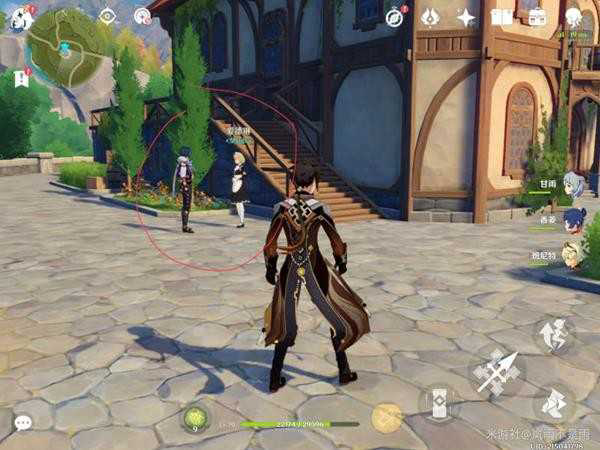Image resolution: width=600 pixels, height=450 pixels.
Task: Switch to the blonde party member portrait
Action: (572, 256)
